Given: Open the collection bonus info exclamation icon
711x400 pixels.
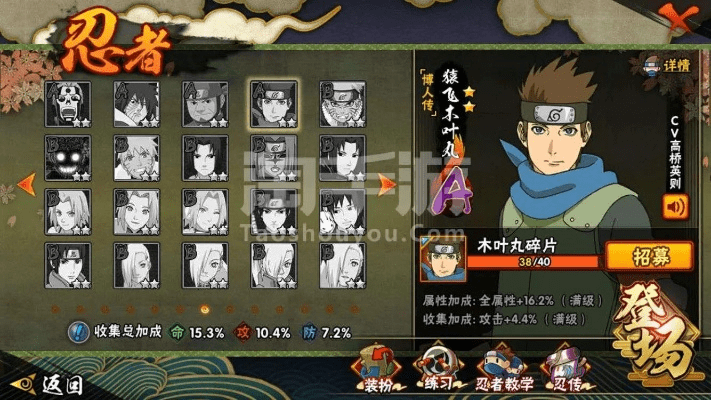Looking at the screenshot, I should [78, 332].
